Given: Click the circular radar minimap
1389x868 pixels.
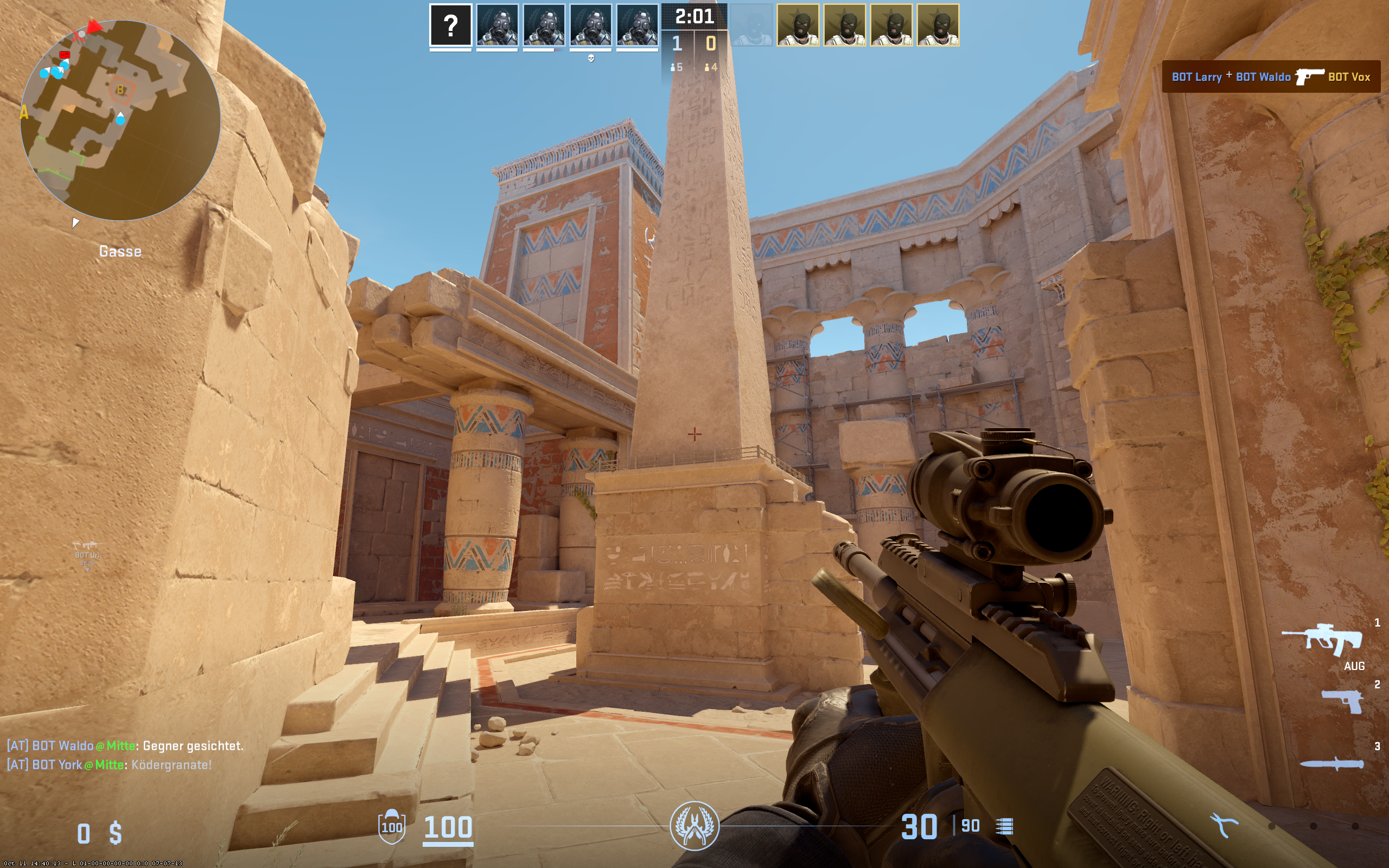Looking at the screenshot, I should point(120,120).
